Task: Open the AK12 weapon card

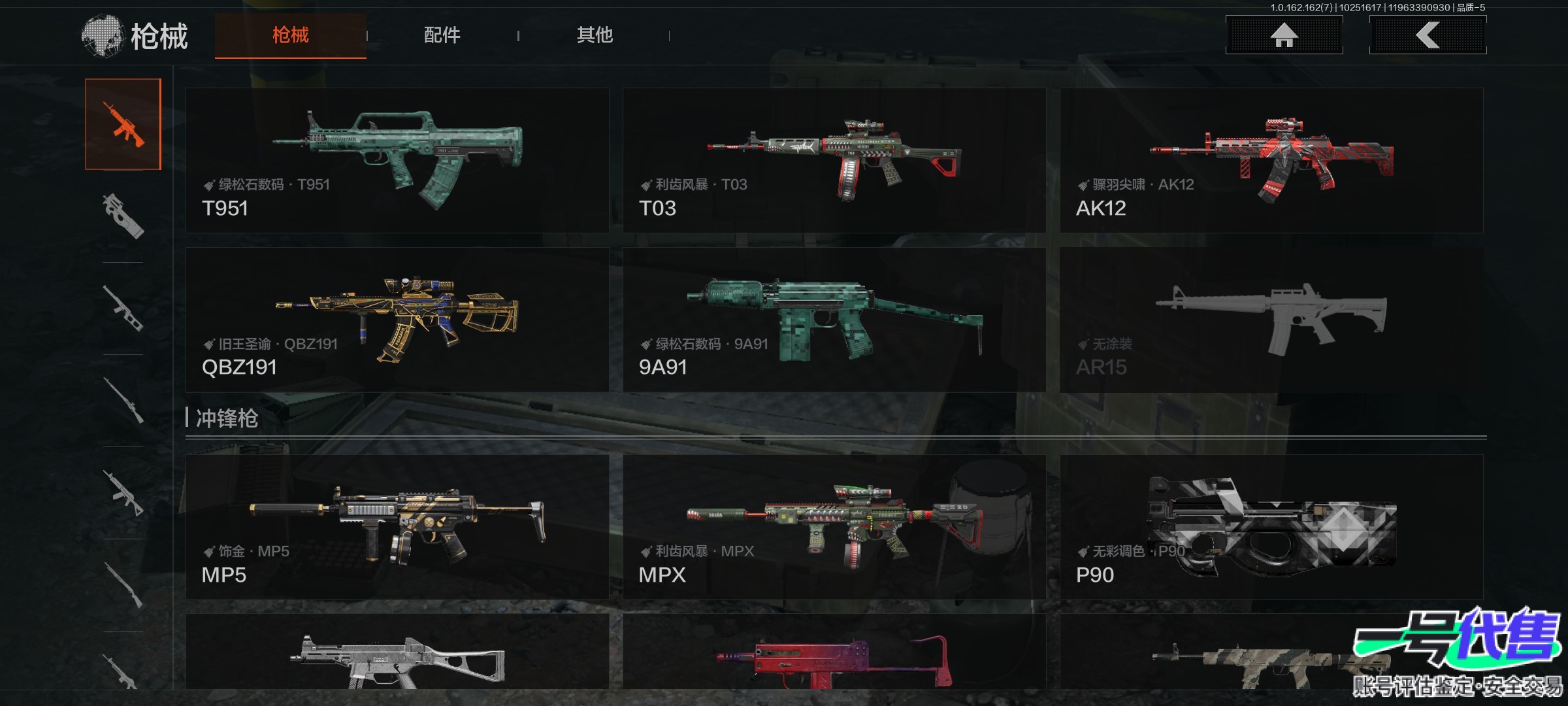Action: tap(1271, 160)
